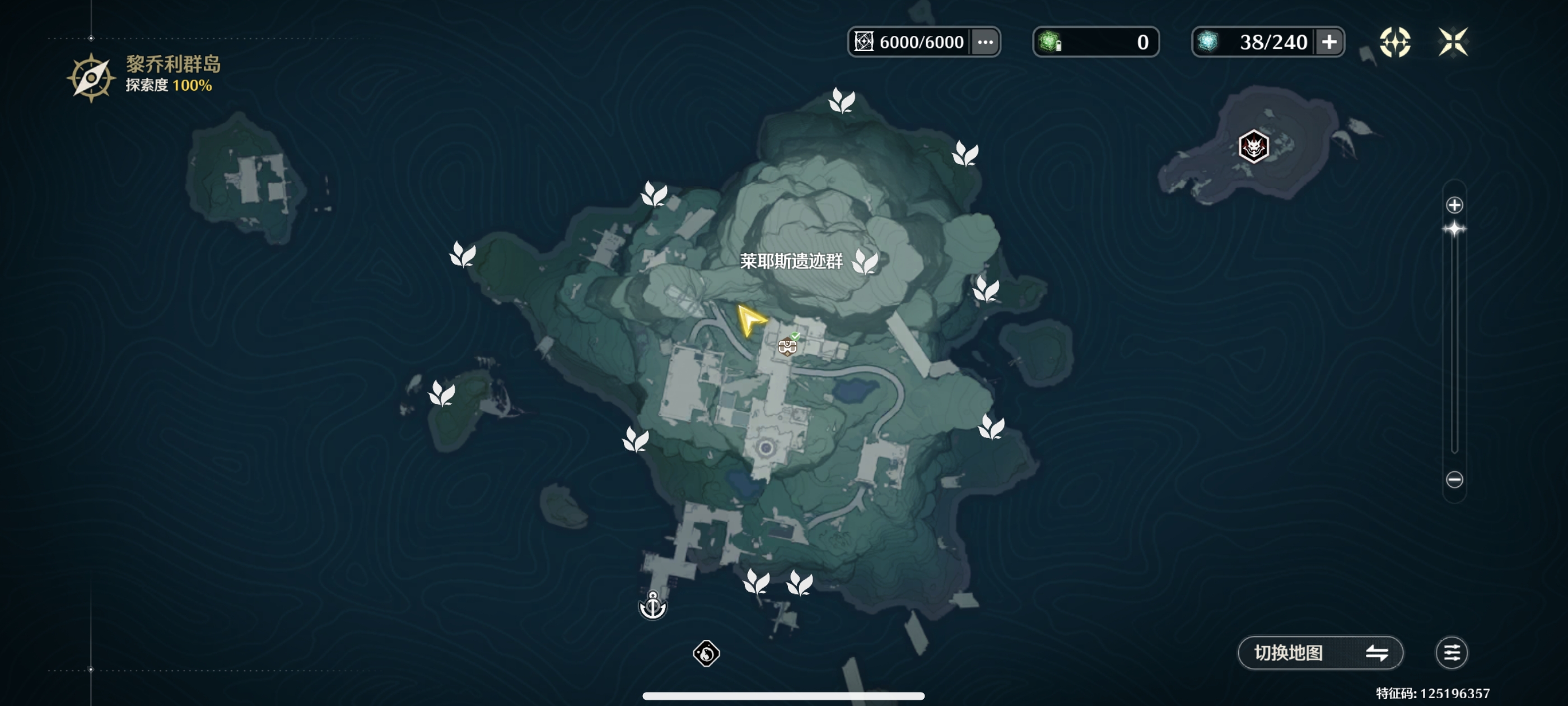The image size is (1568, 706).
Task: Click the target-shaped tracking icon near close
Action: tap(1394, 42)
